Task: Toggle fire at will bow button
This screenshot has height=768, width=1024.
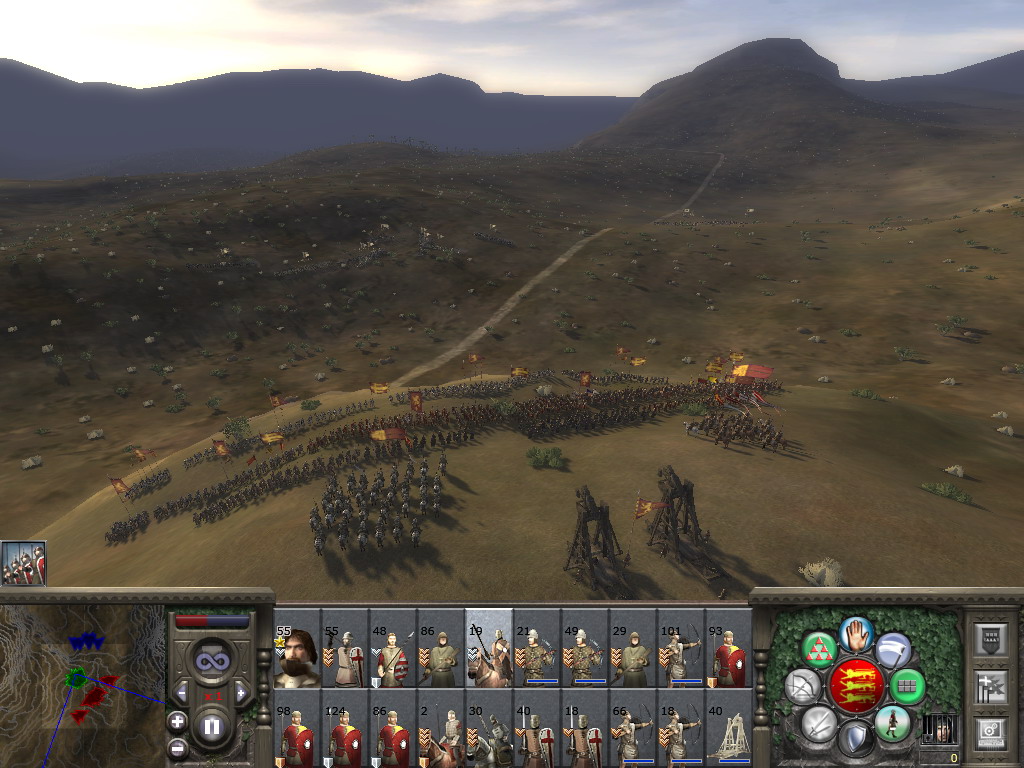Action: 802,686
